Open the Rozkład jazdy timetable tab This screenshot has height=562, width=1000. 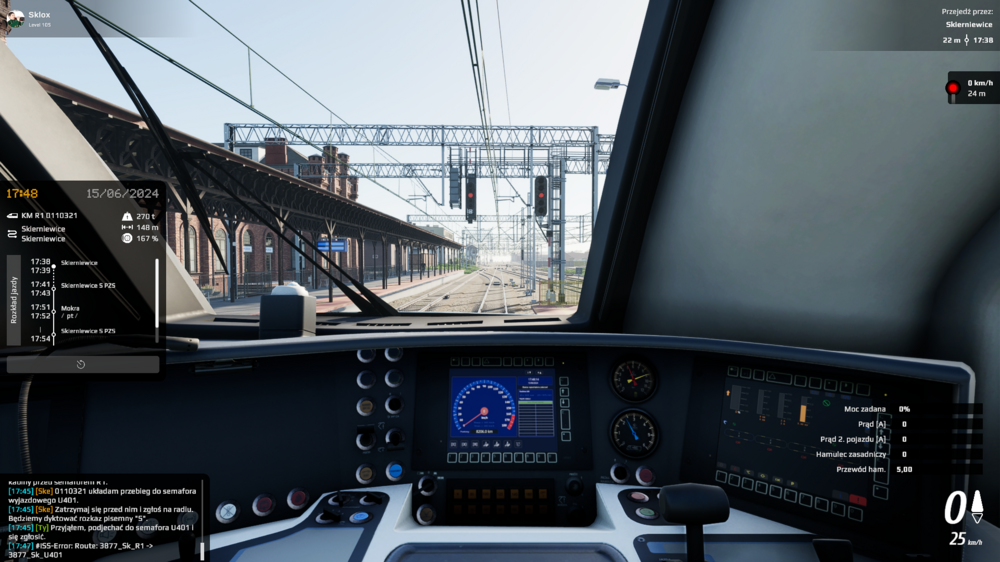pos(14,300)
